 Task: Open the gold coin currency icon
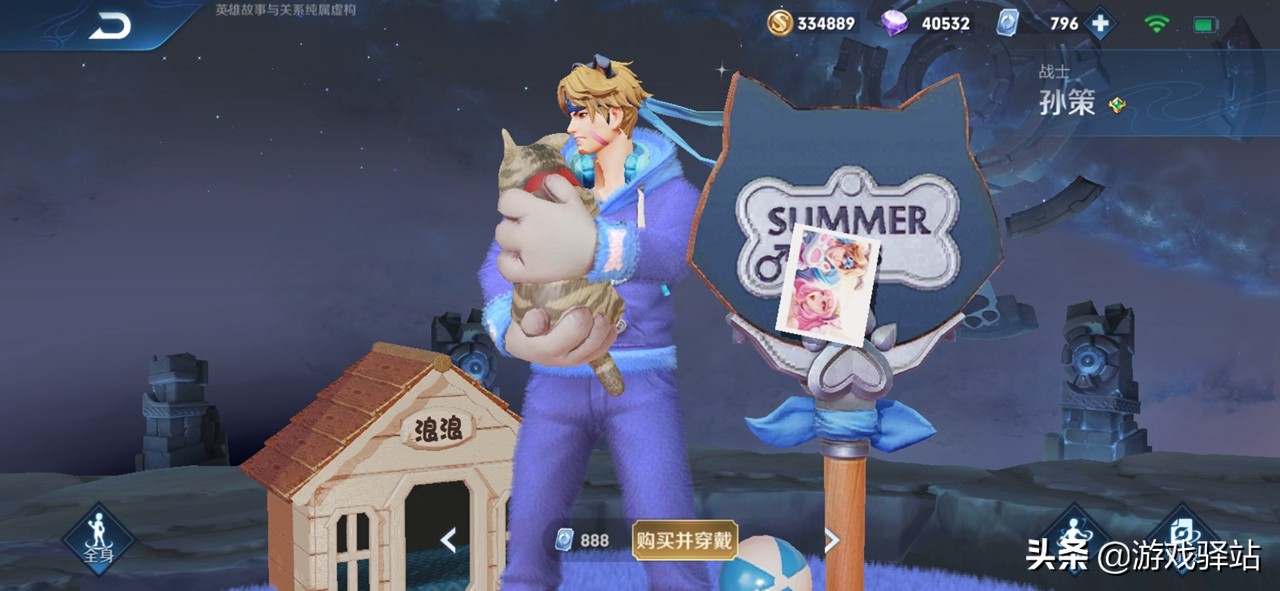[x=780, y=23]
